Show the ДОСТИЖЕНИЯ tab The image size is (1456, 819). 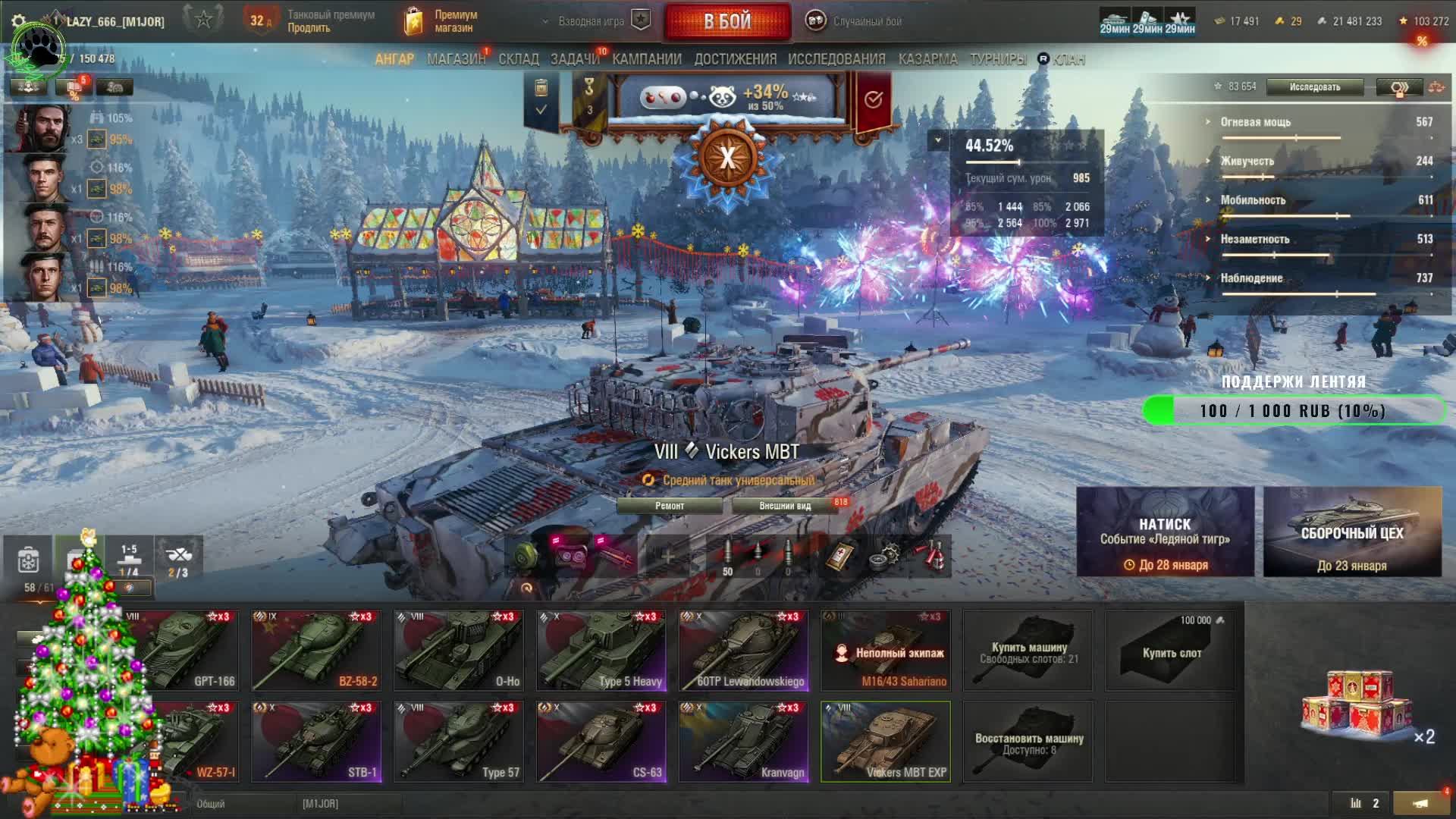point(735,59)
